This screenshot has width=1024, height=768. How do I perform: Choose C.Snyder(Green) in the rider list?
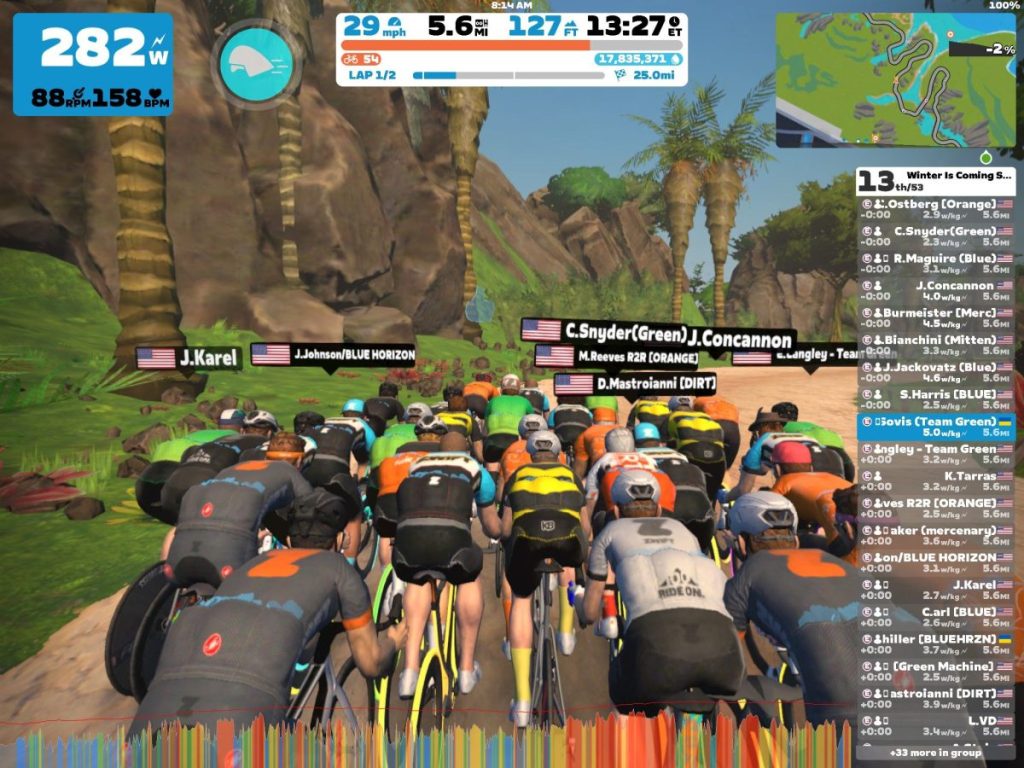(936, 236)
